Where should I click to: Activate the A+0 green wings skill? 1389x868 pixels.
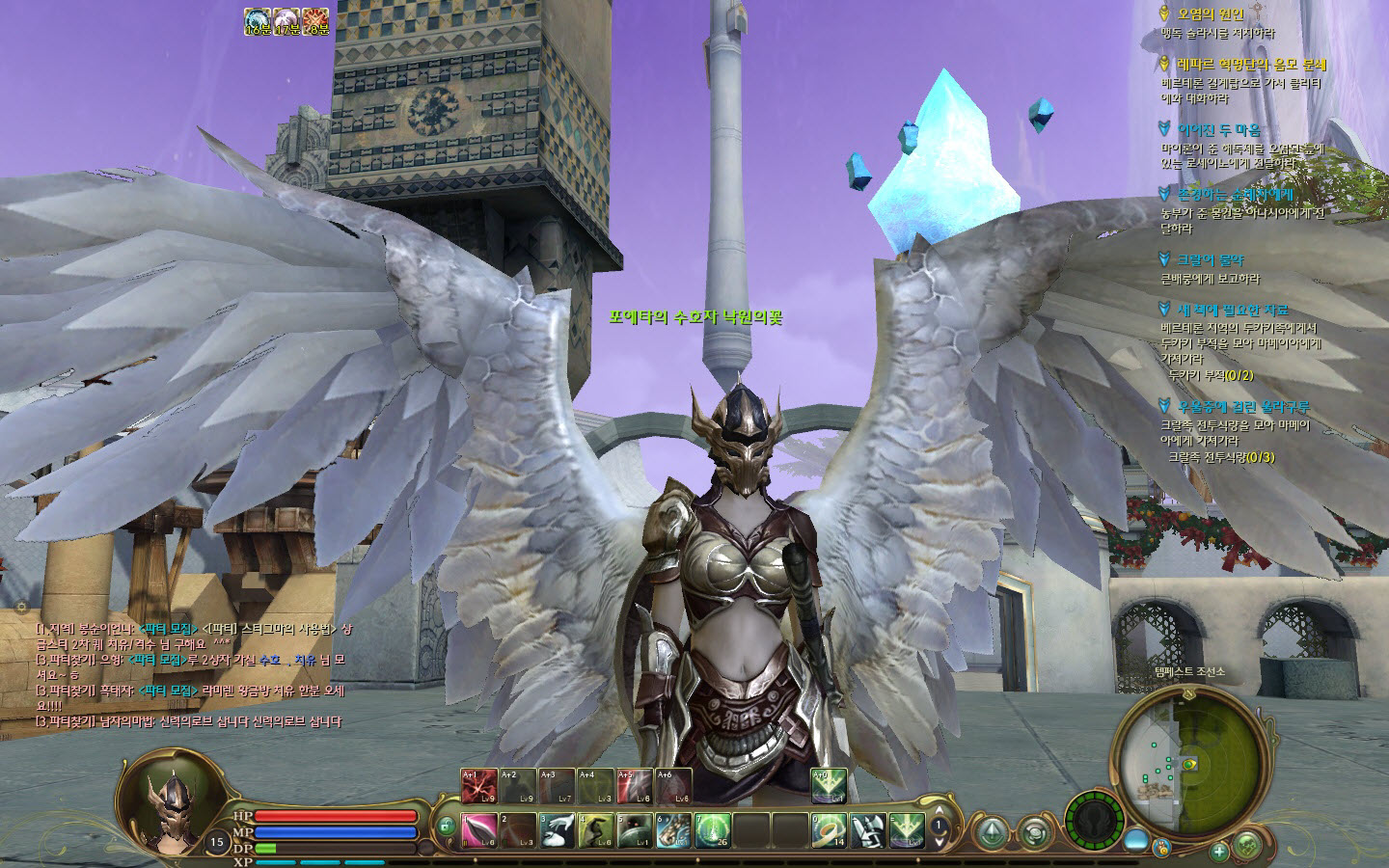click(x=829, y=786)
